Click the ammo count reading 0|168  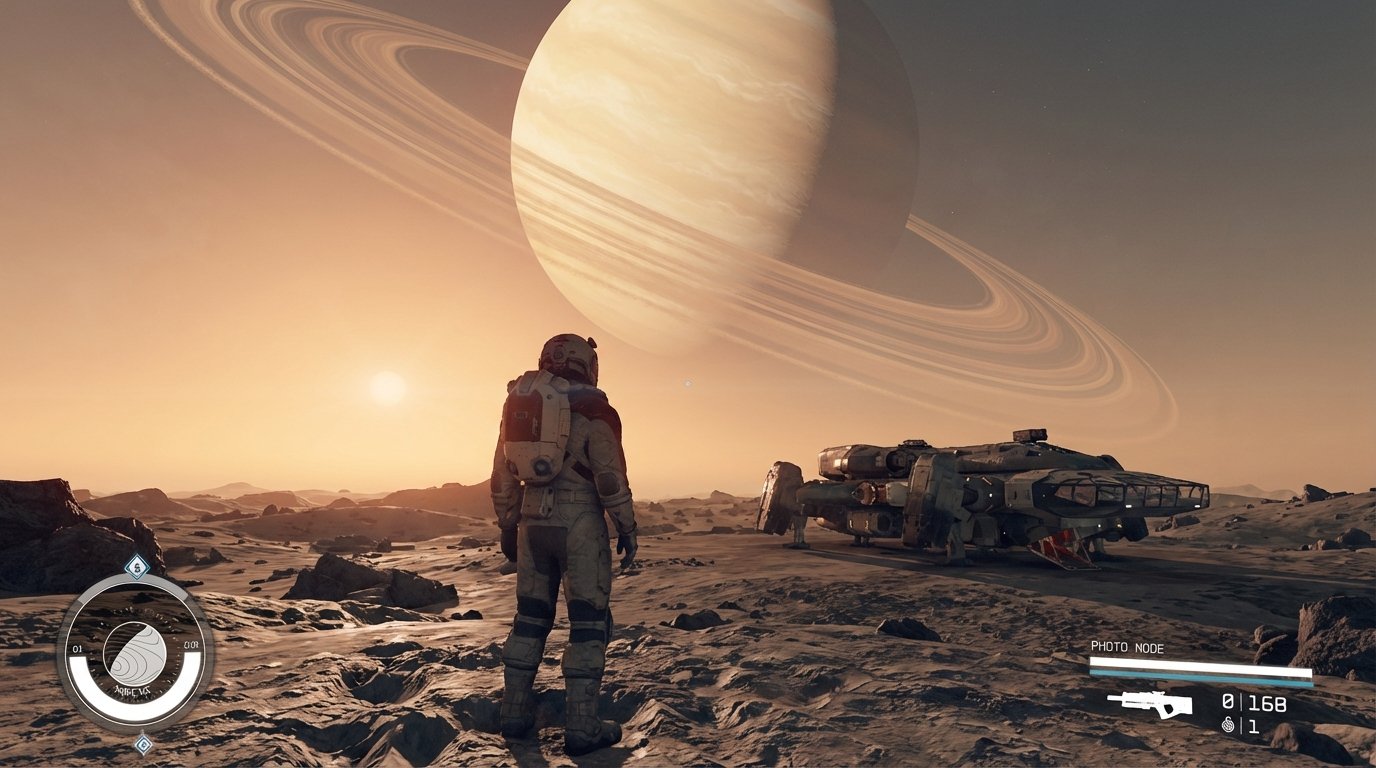[x=1252, y=702]
